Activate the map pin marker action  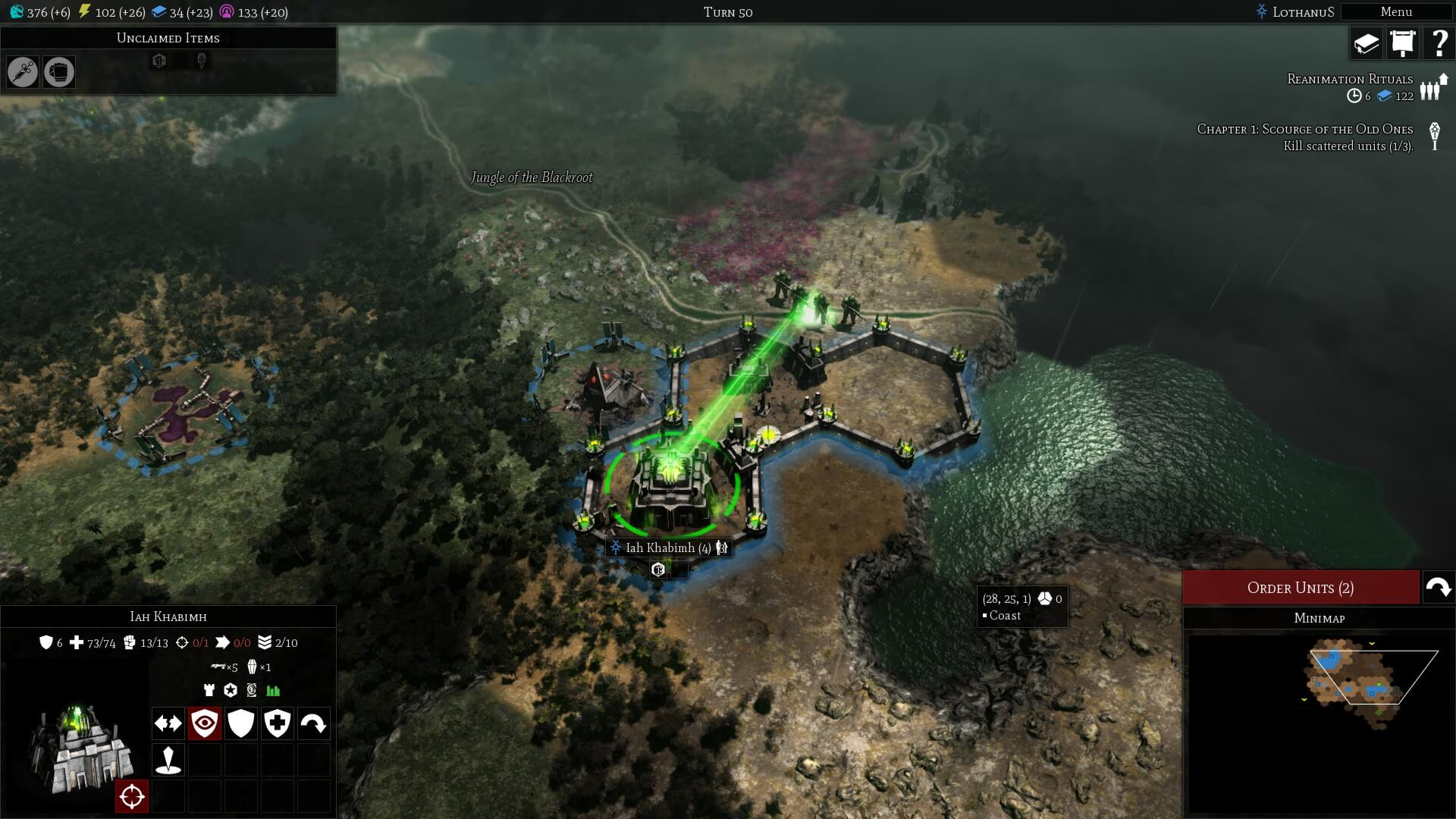click(168, 760)
